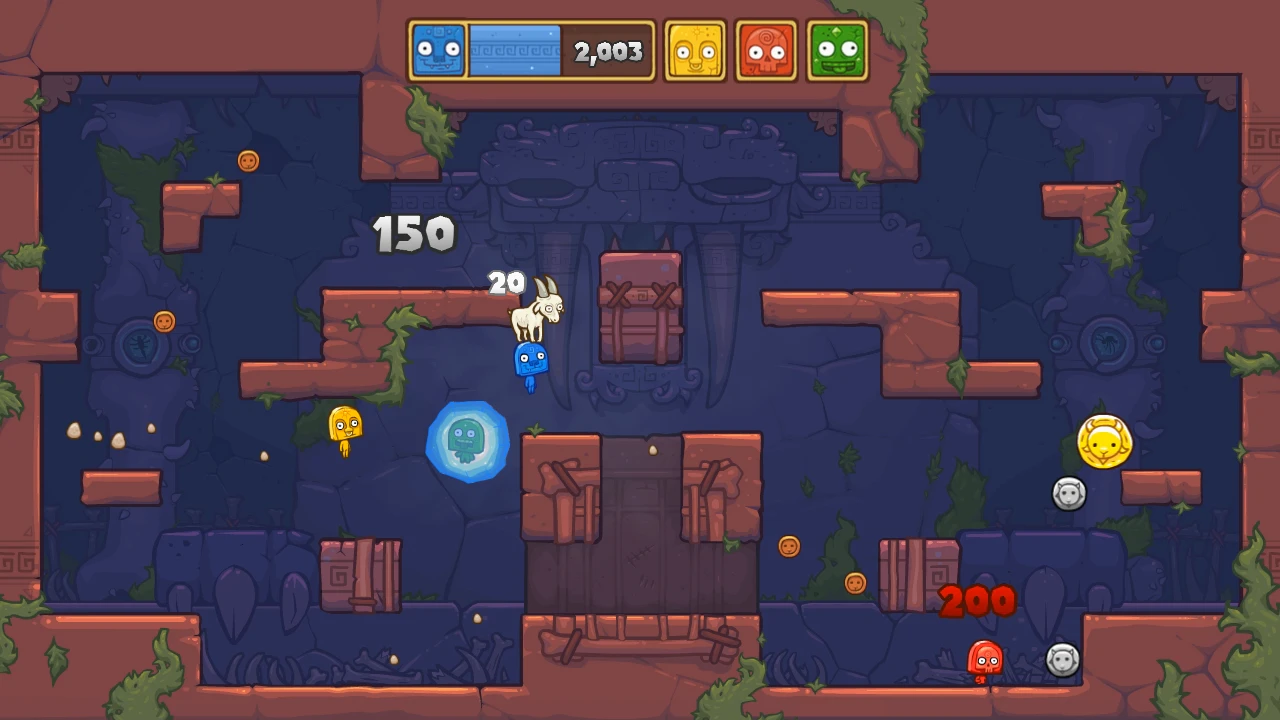Click the red blob player near the bottom
The image size is (1280, 720).
984,658
